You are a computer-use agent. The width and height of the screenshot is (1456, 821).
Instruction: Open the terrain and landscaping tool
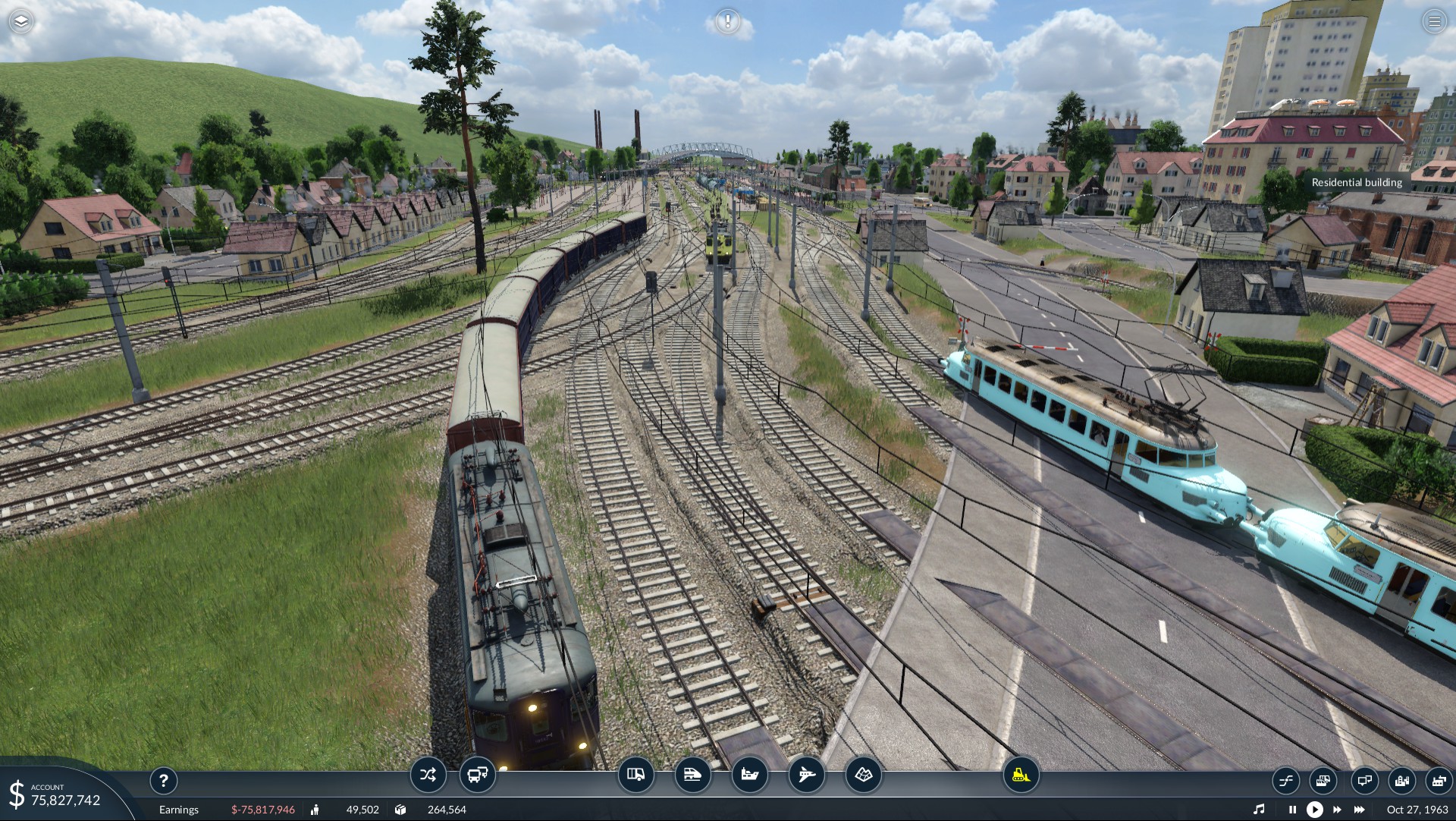(x=863, y=775)
